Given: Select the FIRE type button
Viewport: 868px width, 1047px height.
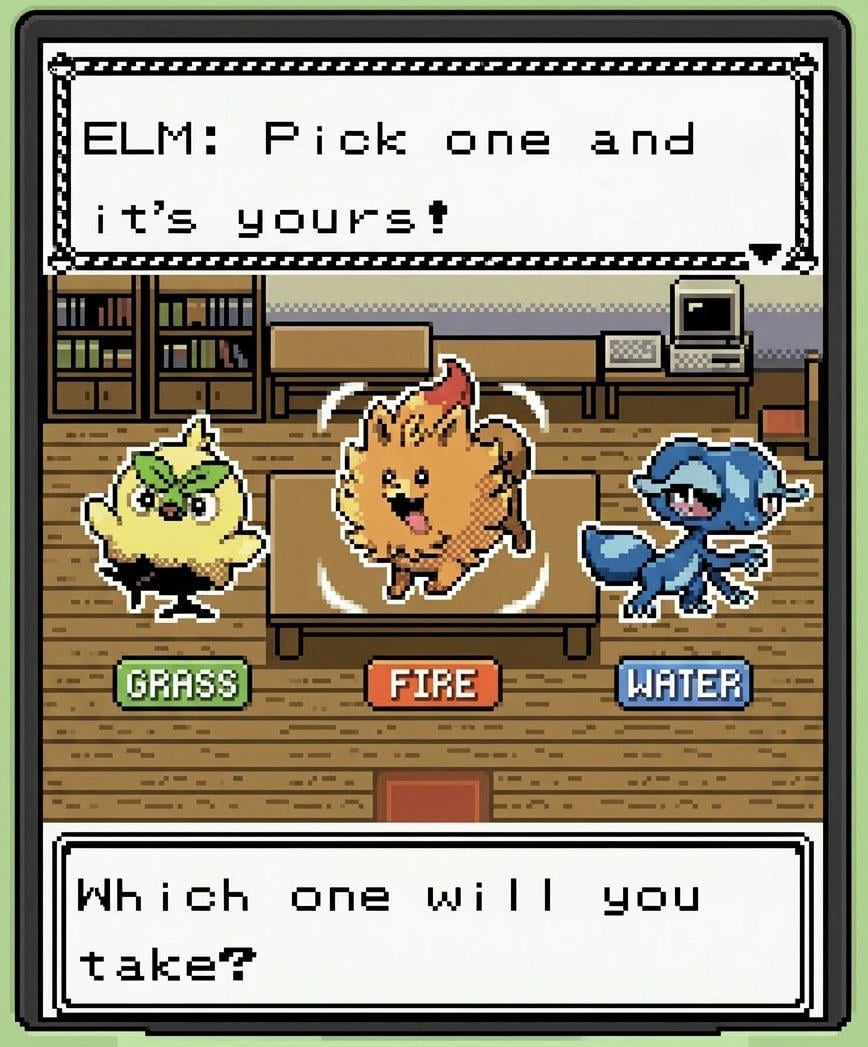Looking at the screenshot, I should point(432,684).
